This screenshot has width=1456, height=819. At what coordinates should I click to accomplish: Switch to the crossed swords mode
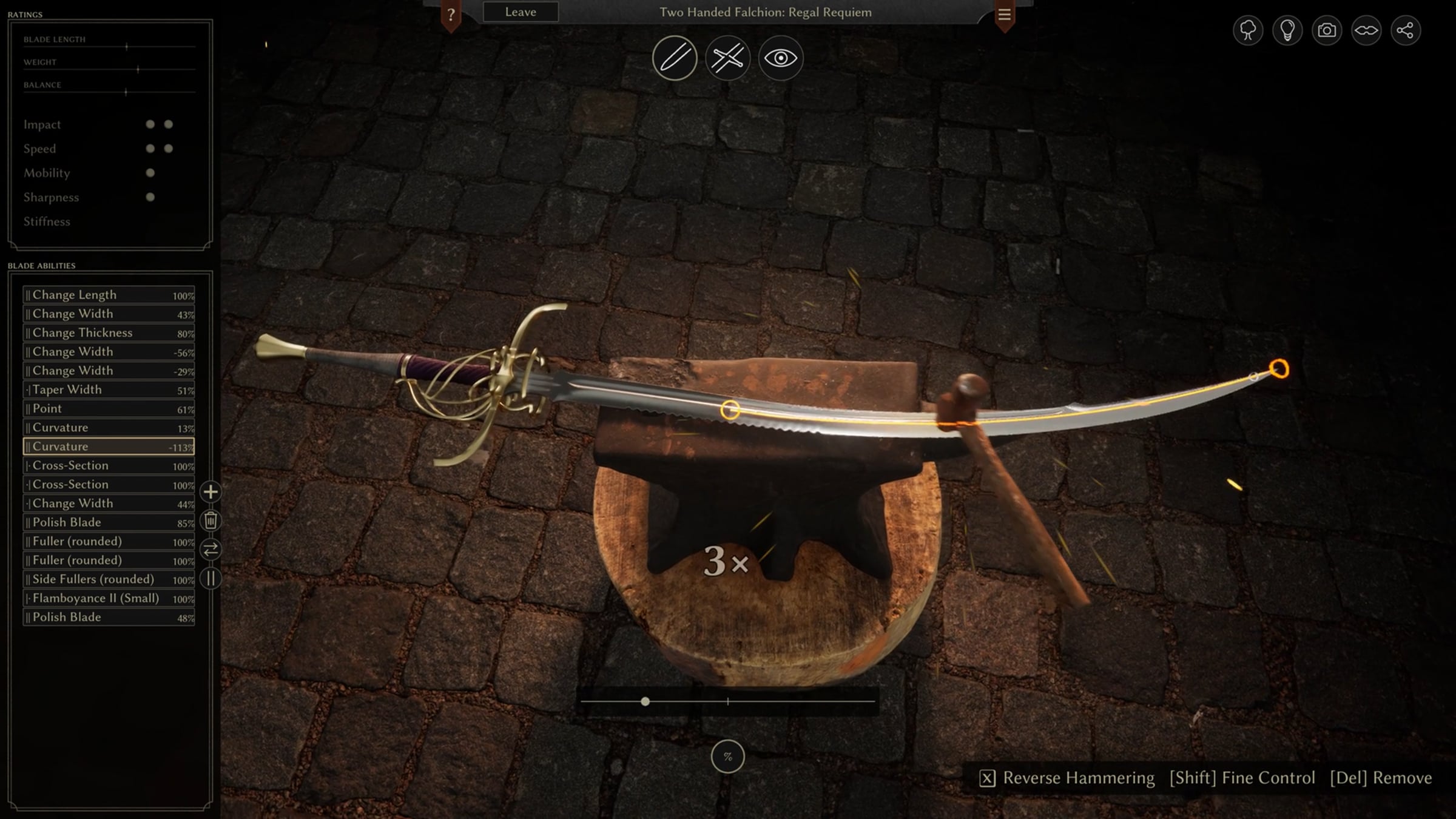(727, 58)
